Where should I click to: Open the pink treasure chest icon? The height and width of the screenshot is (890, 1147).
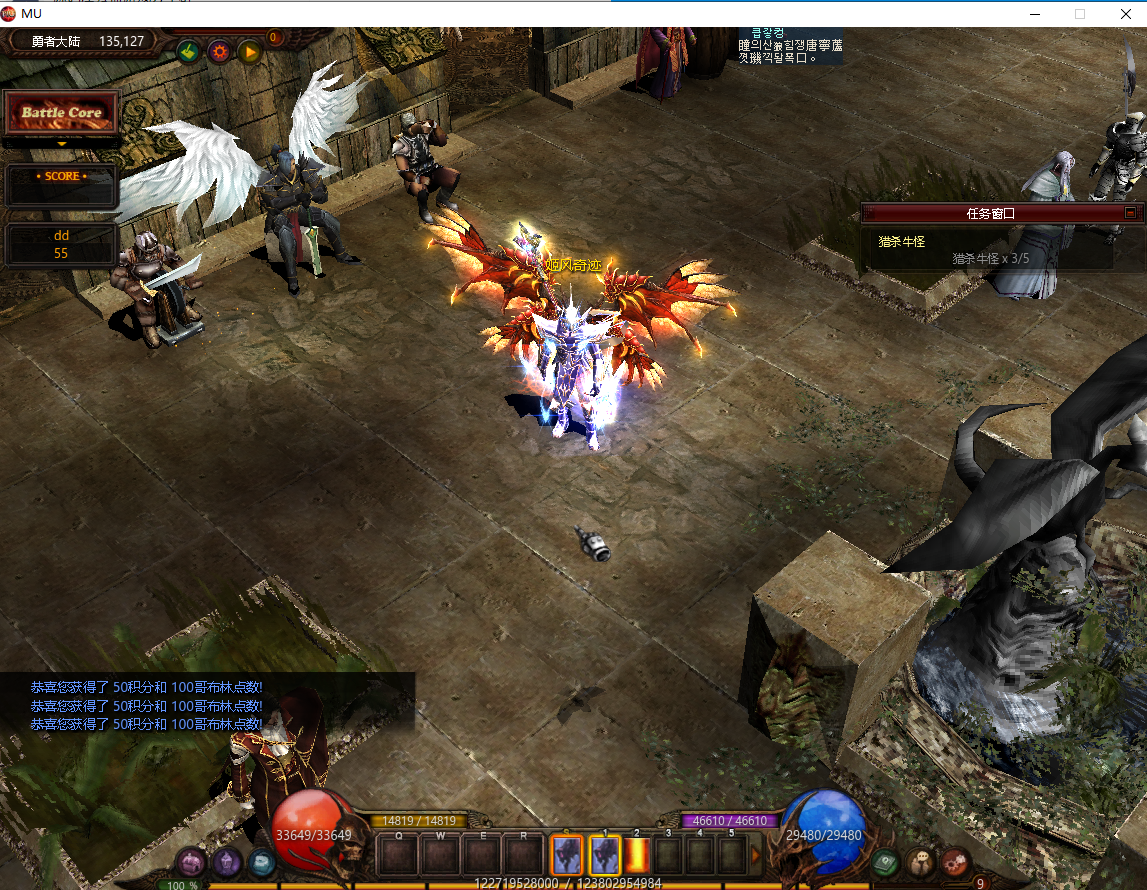tap(191, 862)
